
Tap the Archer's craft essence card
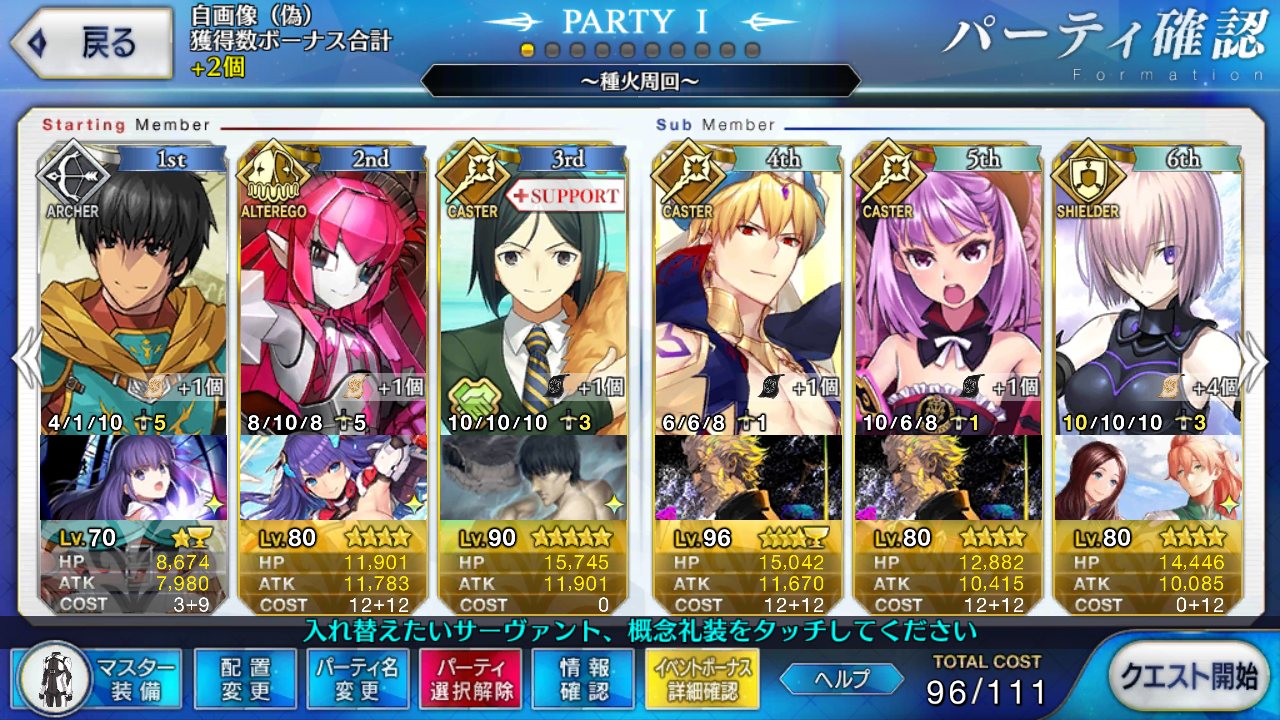(133, 477)
